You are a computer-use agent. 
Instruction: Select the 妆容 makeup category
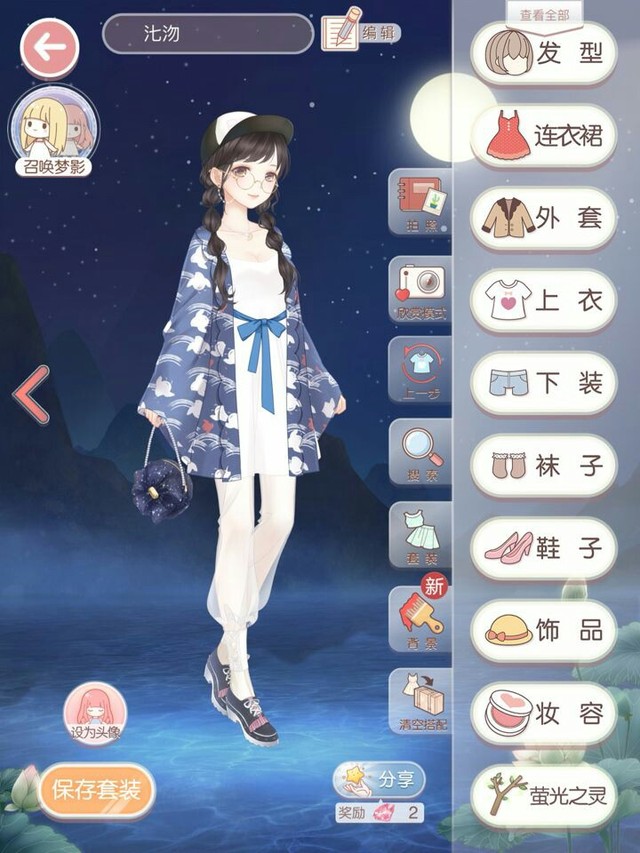[x=543, y=713]
